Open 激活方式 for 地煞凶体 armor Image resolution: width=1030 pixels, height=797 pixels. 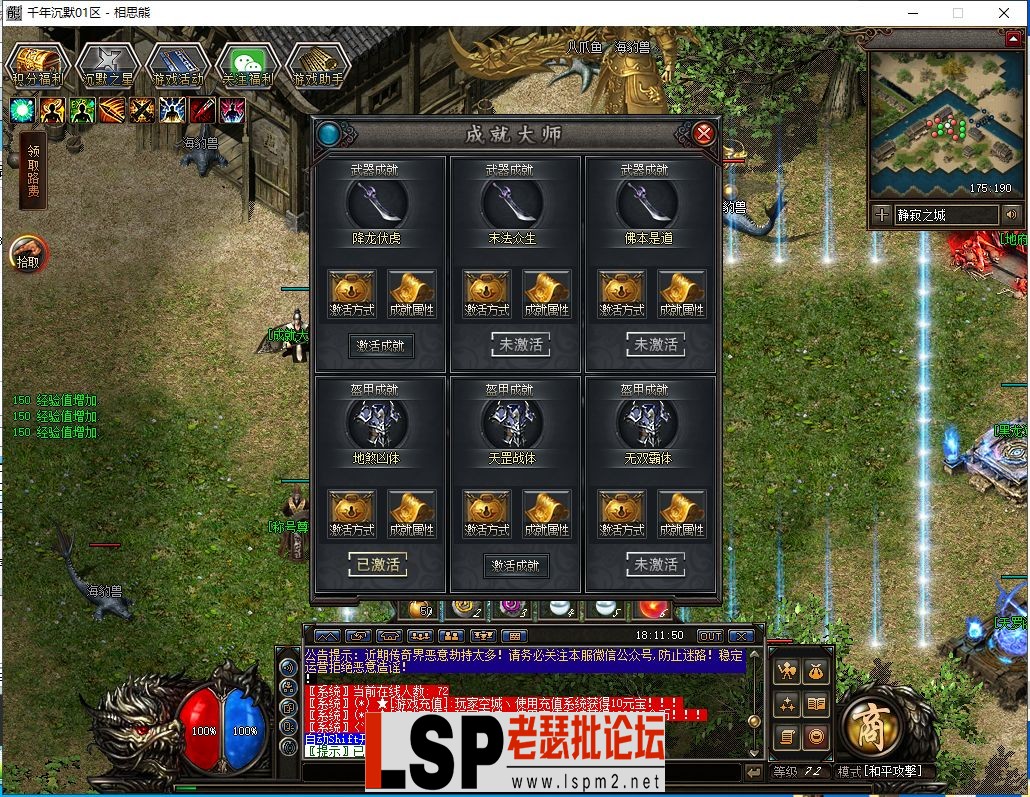pyautogui.click(x=352, y=514)
